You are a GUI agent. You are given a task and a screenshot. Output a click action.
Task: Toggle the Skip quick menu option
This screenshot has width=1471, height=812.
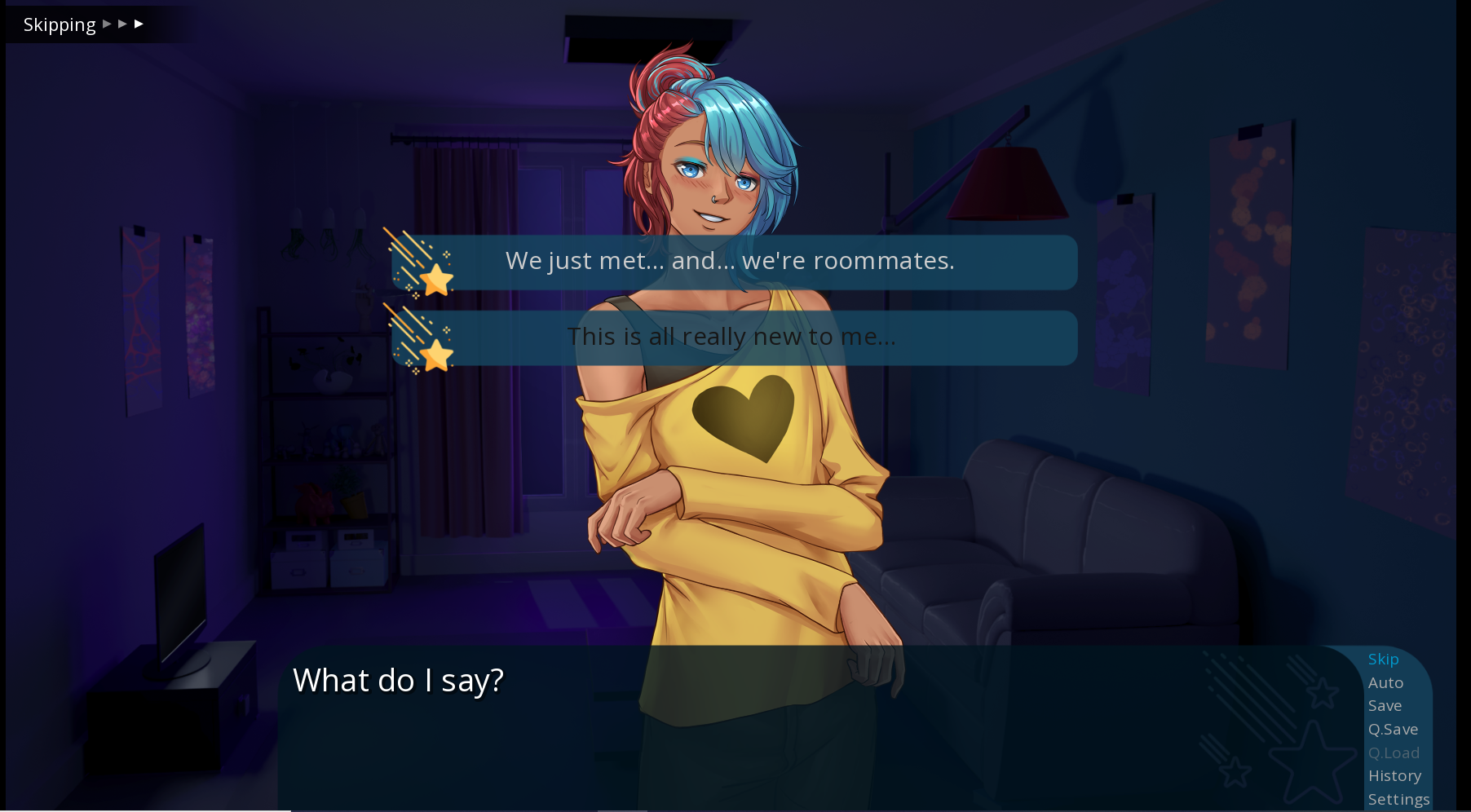click(x=1383, y=659)
